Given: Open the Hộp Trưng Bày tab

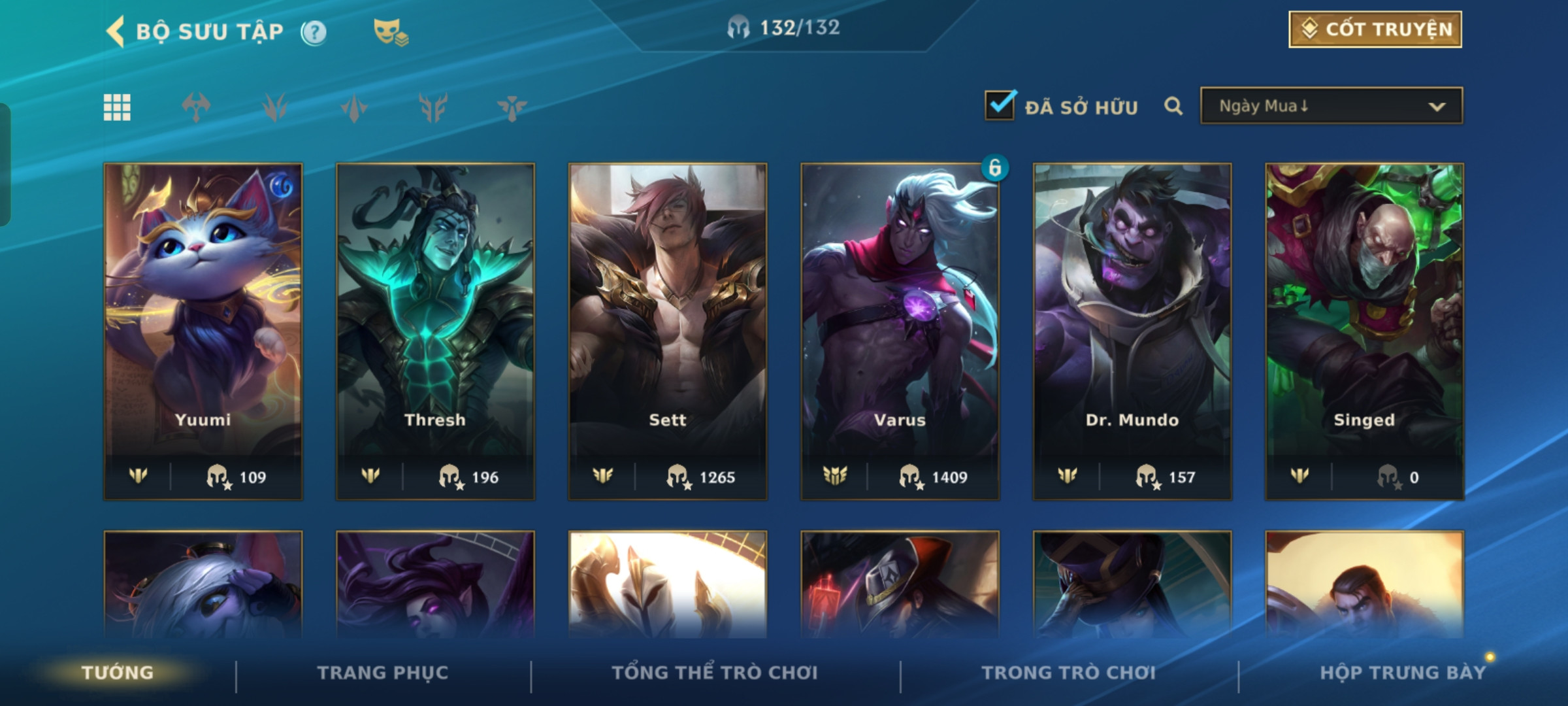Looking at the screenshot, I should pos(1403,673).
